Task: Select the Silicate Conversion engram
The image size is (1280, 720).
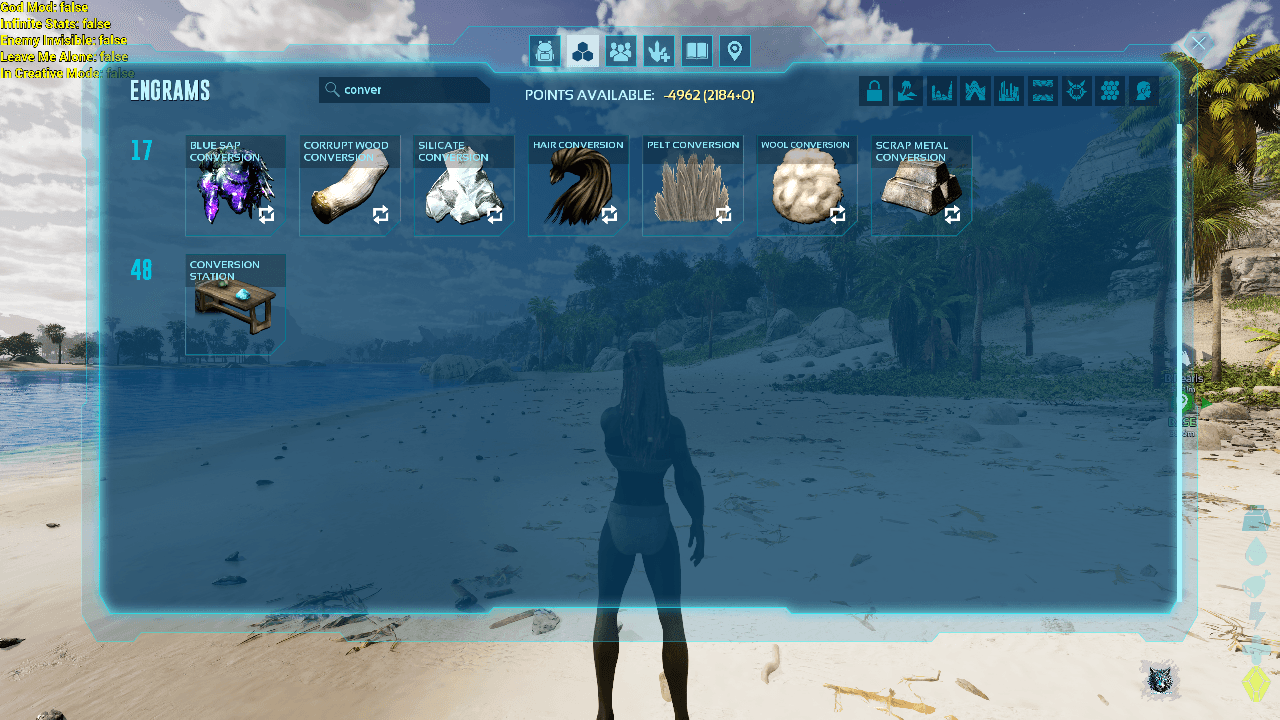Action: [463, 187]
